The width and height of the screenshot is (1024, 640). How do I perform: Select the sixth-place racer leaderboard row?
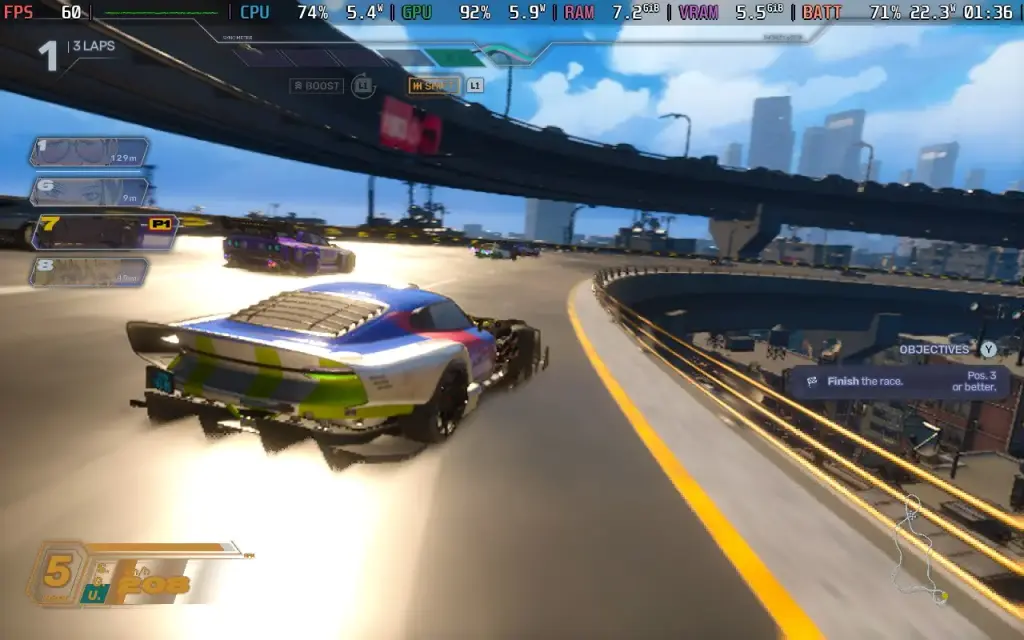(x=88, y=191)
